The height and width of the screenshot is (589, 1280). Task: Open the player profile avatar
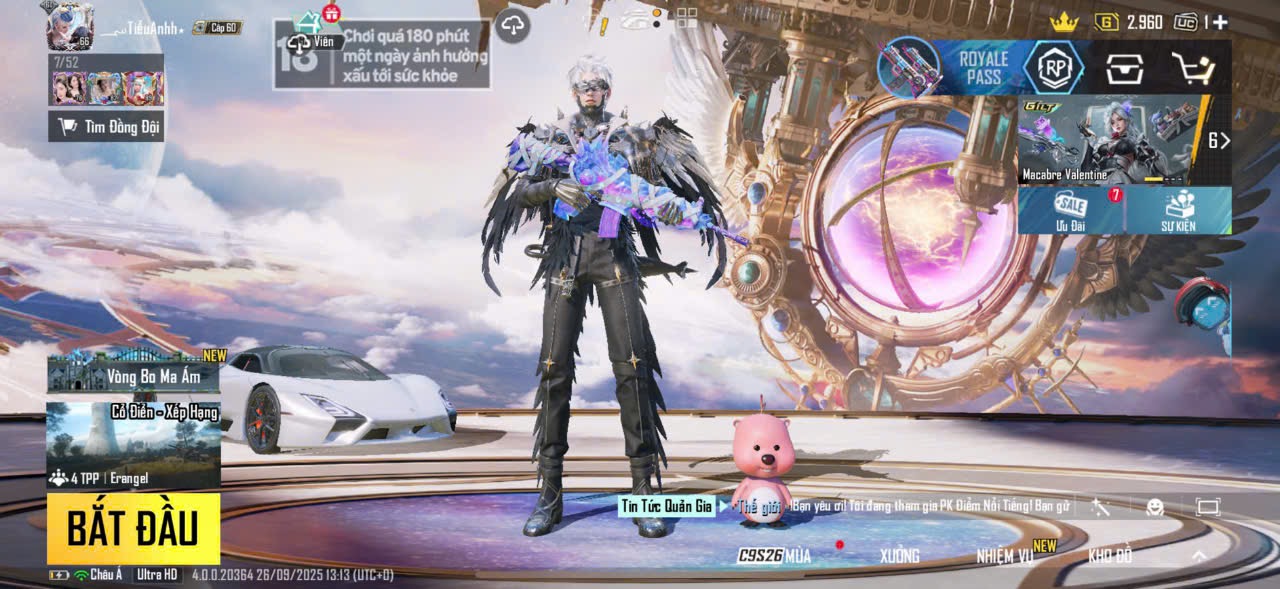[69, 26]
